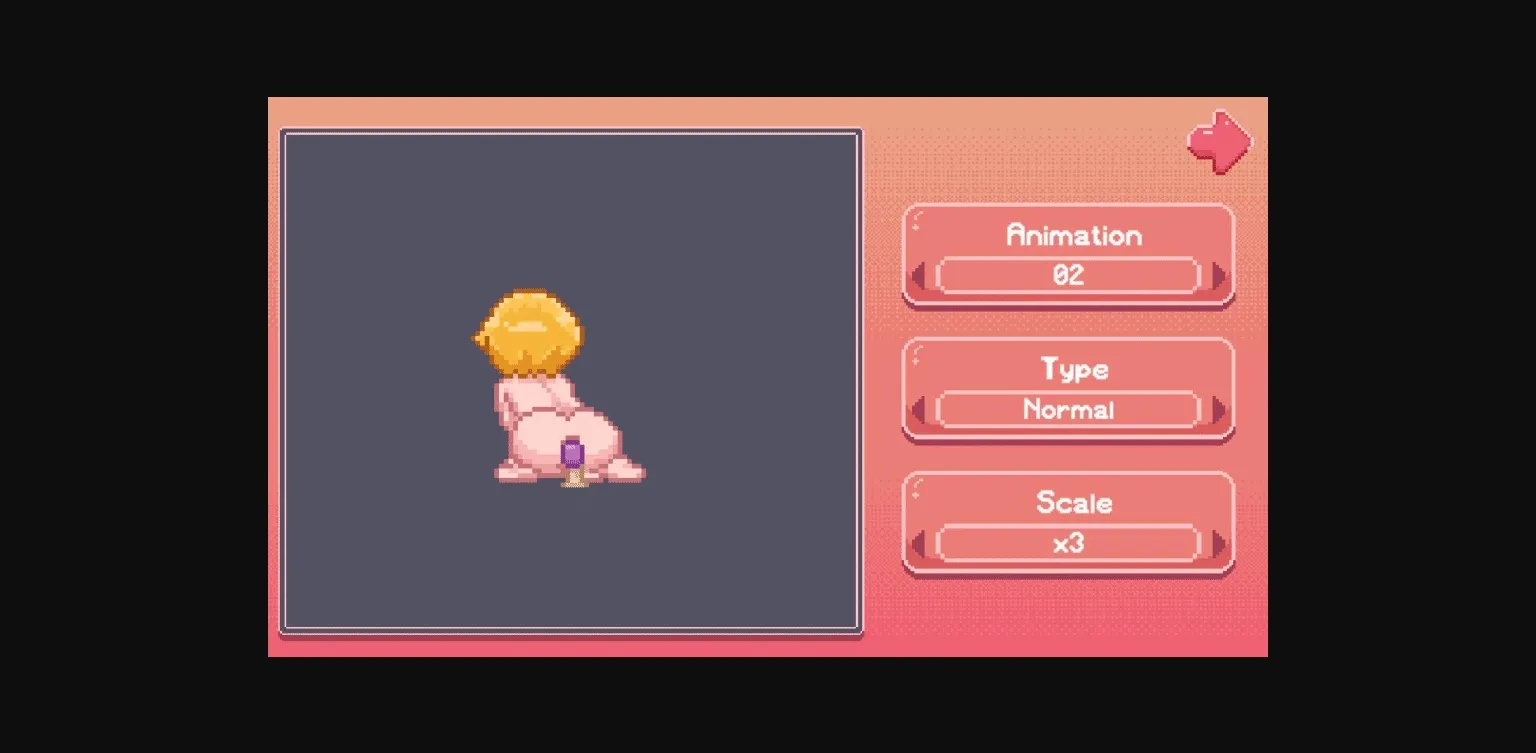Open the Normal type value field
Viewport: 1536px width, 753px height.
point(1068,410)
